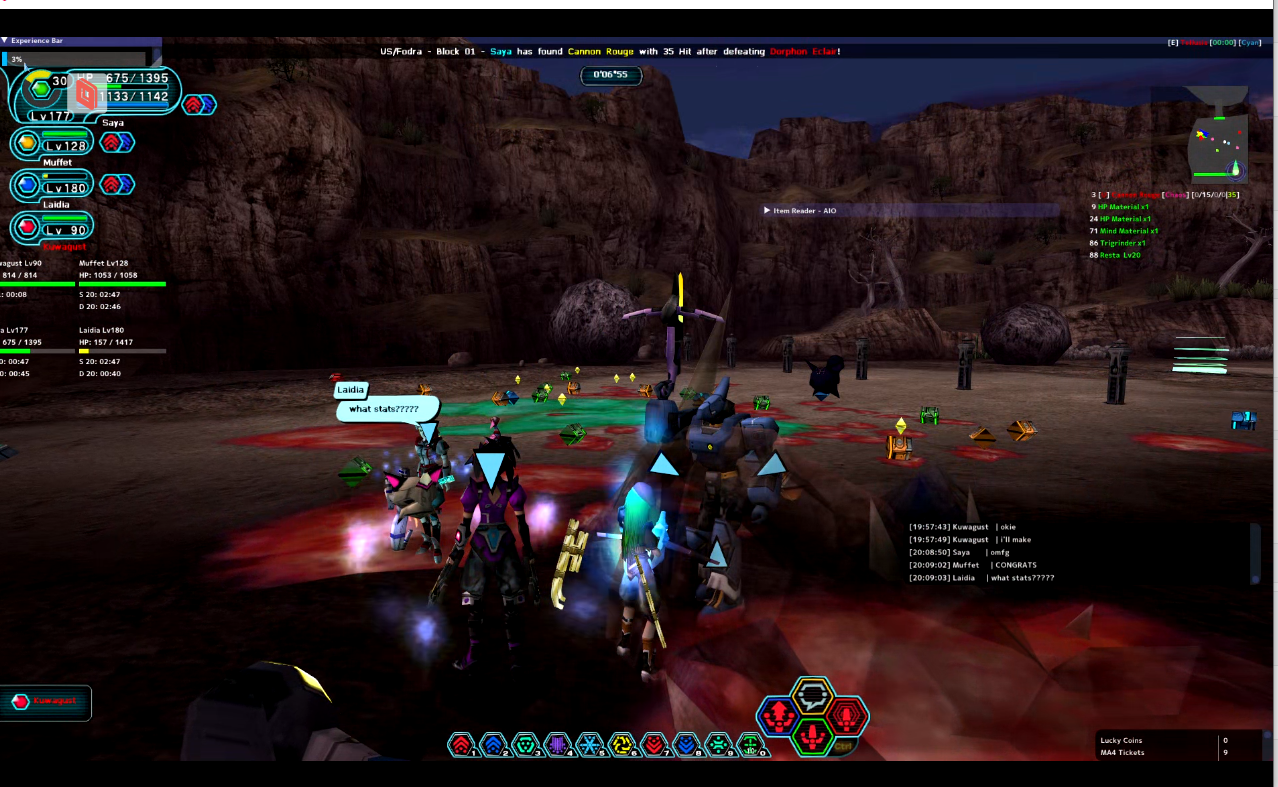
Task: Trigger the green-bordered action palette attack
Action: tap(813, 736)
